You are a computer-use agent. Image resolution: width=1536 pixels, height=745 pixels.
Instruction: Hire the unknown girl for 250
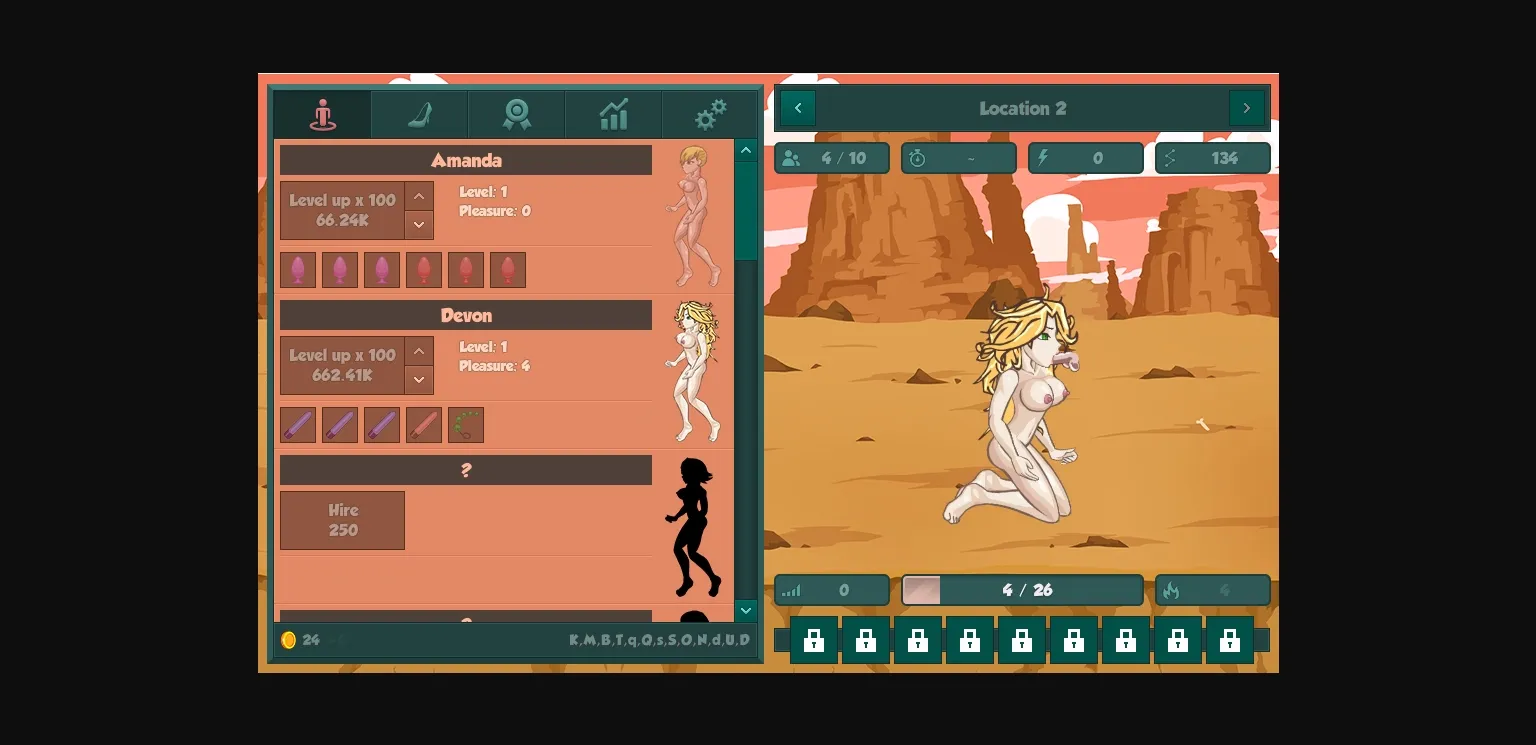[342, 520]
